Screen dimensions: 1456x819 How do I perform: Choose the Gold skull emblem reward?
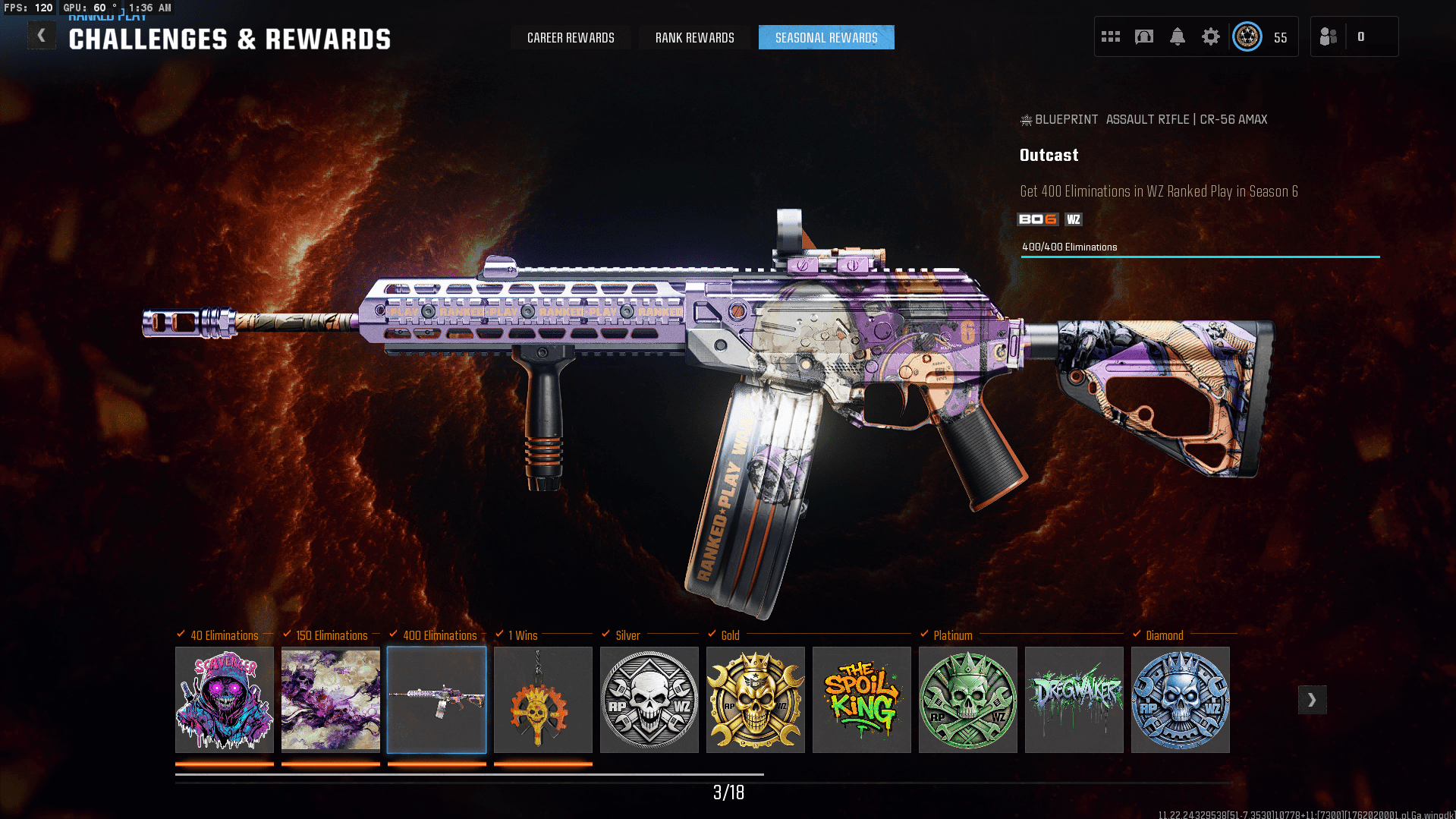click(756, 700)
